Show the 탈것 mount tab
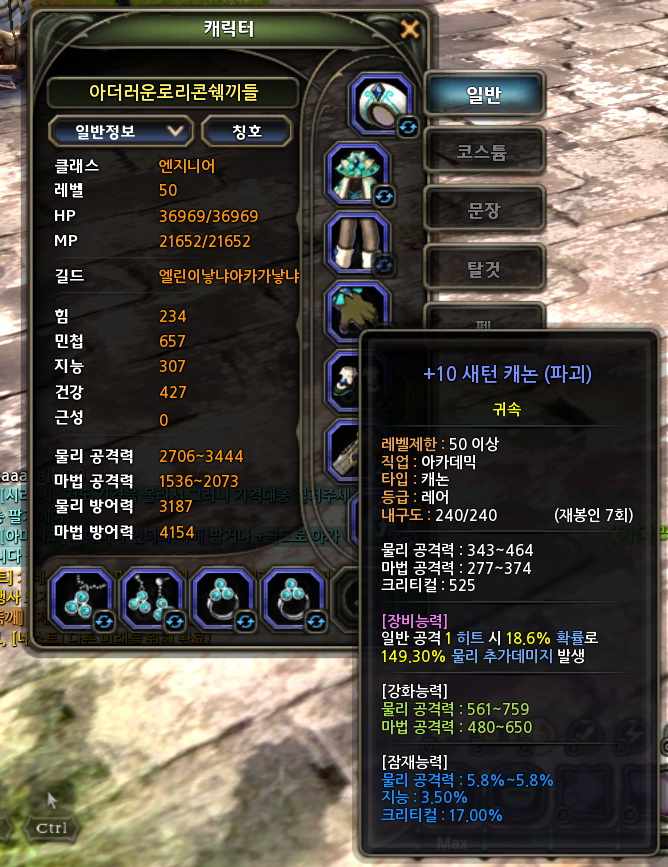 [484, 269]
